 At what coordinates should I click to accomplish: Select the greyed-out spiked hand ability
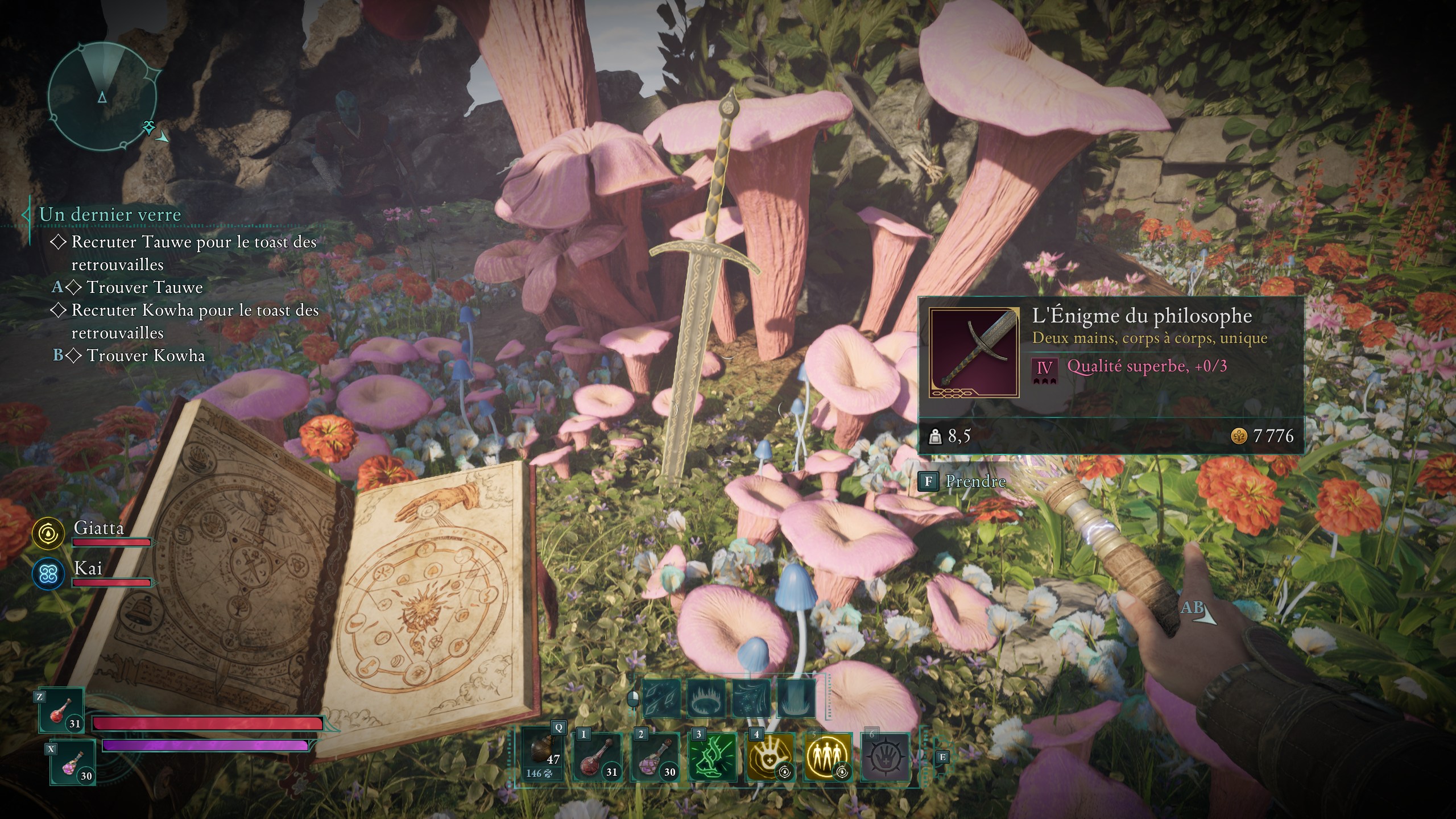[886, 757]
